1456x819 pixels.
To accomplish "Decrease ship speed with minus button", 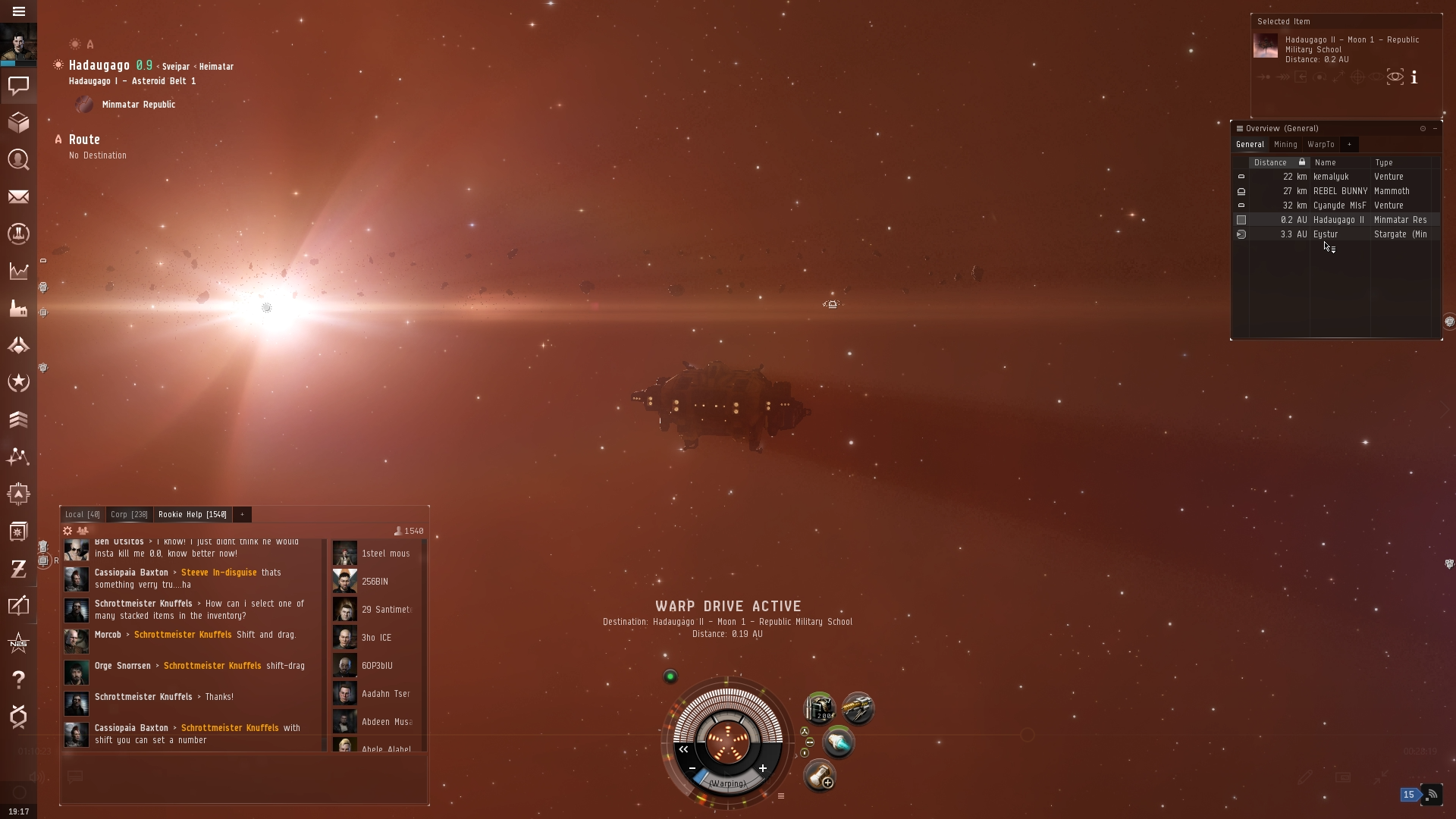I will click(692, 768).
